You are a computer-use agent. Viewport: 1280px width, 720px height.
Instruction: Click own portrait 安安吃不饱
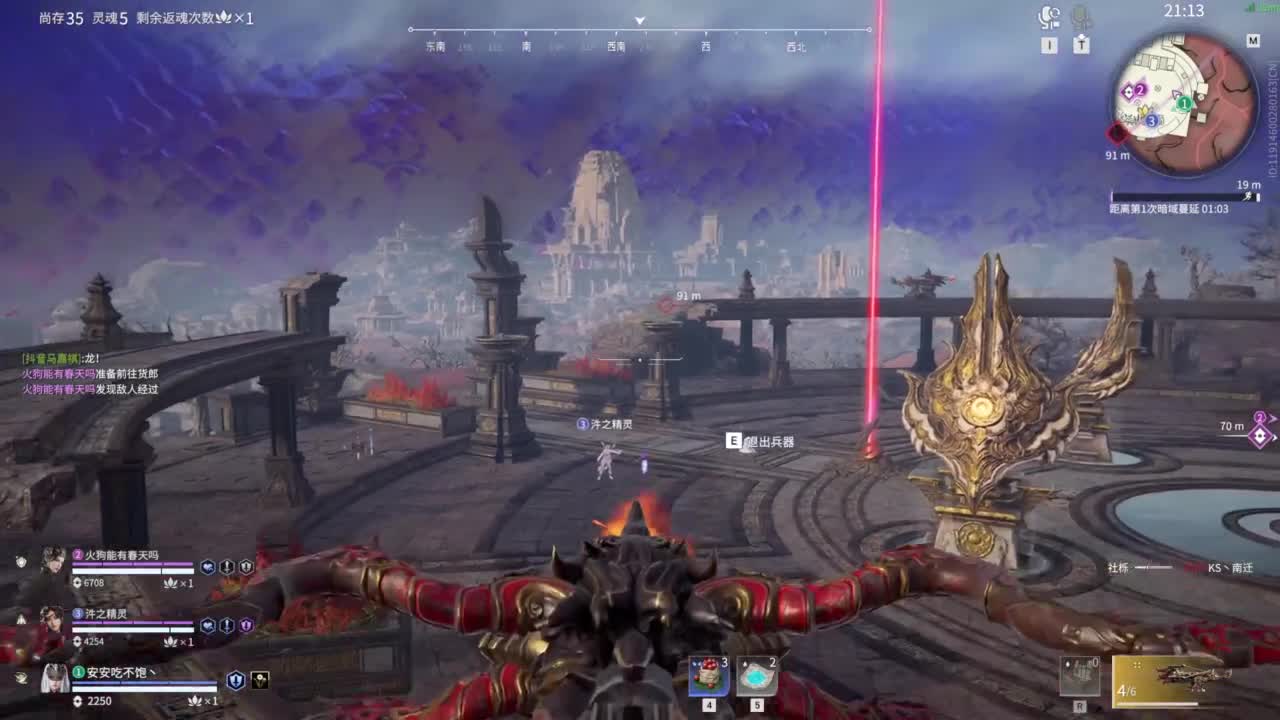[54, 679]
